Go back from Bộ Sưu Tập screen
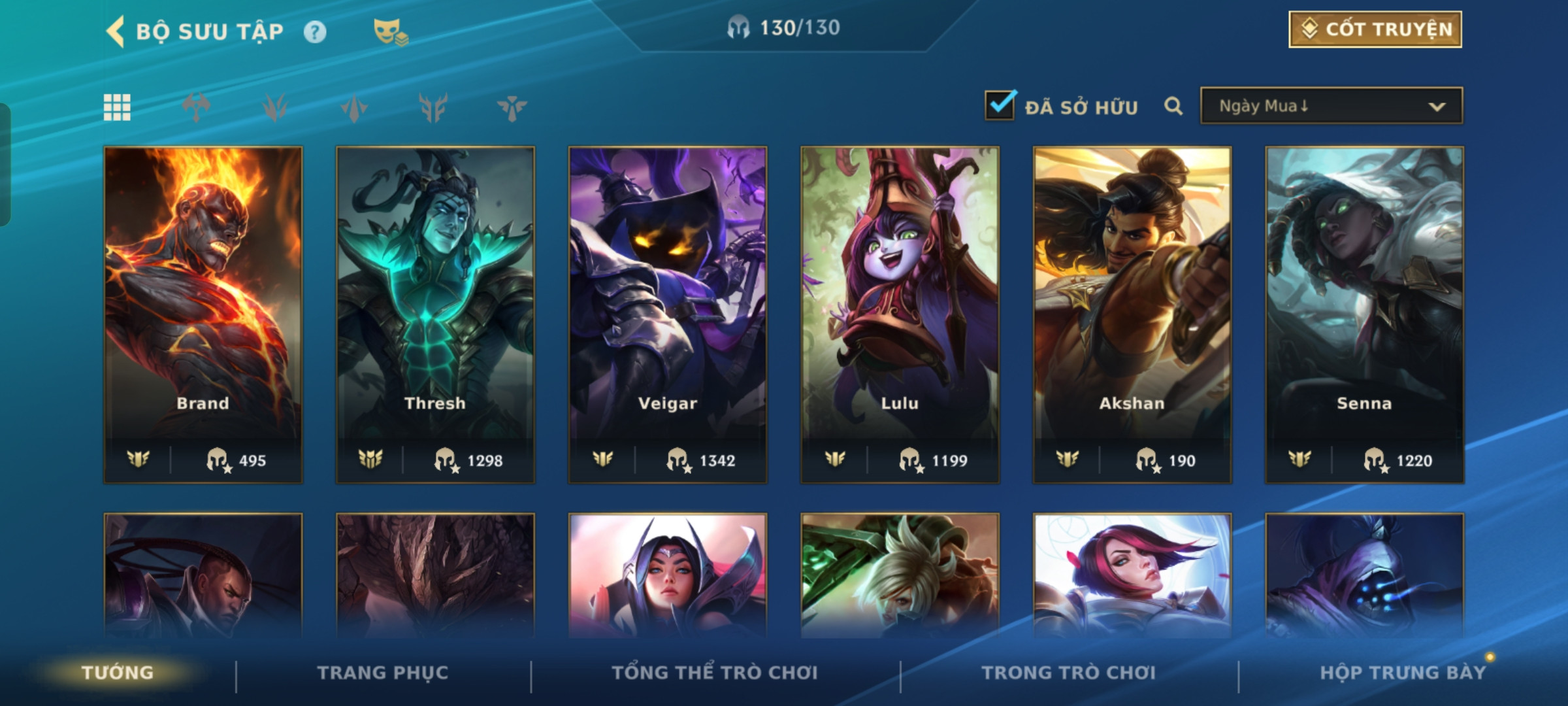This screenshot has width=1568, height=706. pos(116,31)
